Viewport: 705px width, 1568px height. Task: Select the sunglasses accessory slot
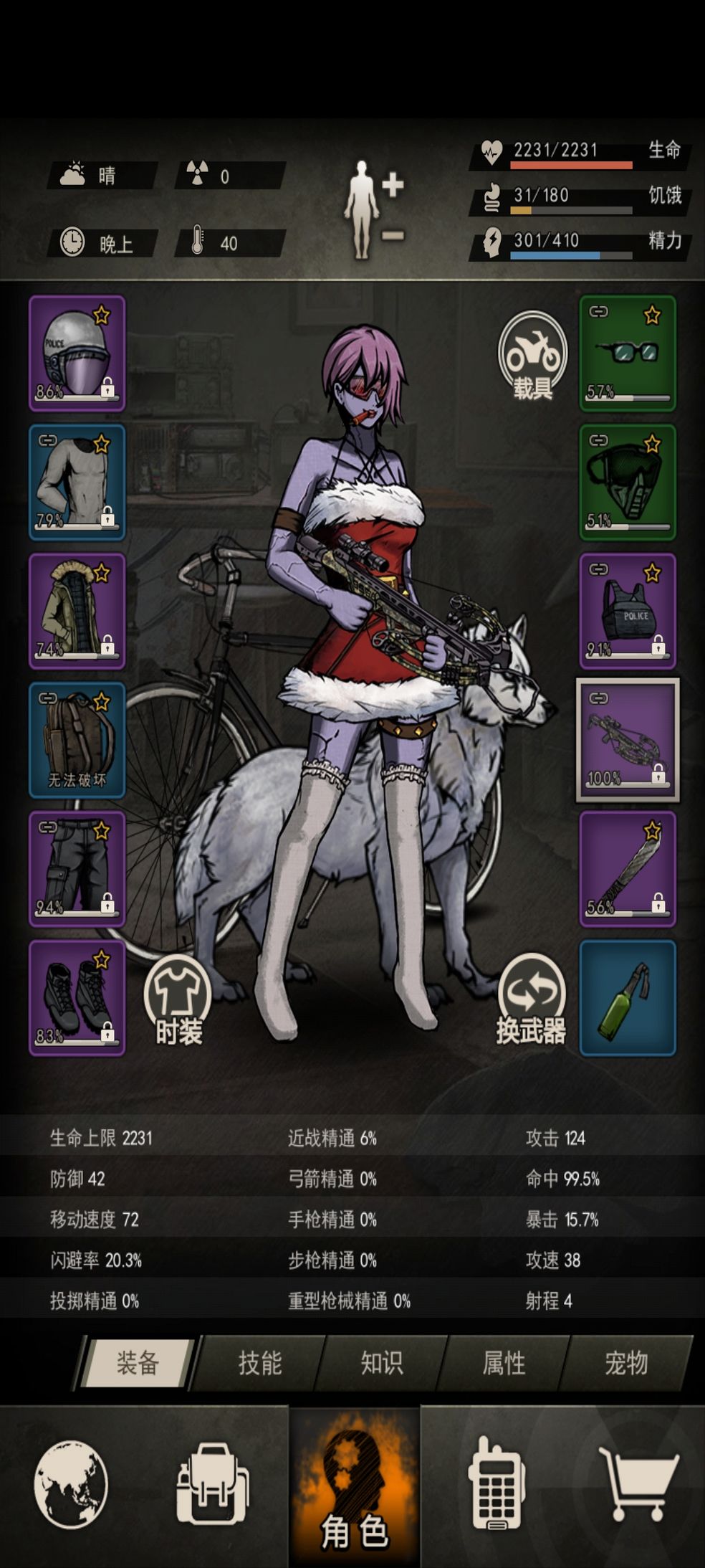pyautogui.click(x=627, y=353)
